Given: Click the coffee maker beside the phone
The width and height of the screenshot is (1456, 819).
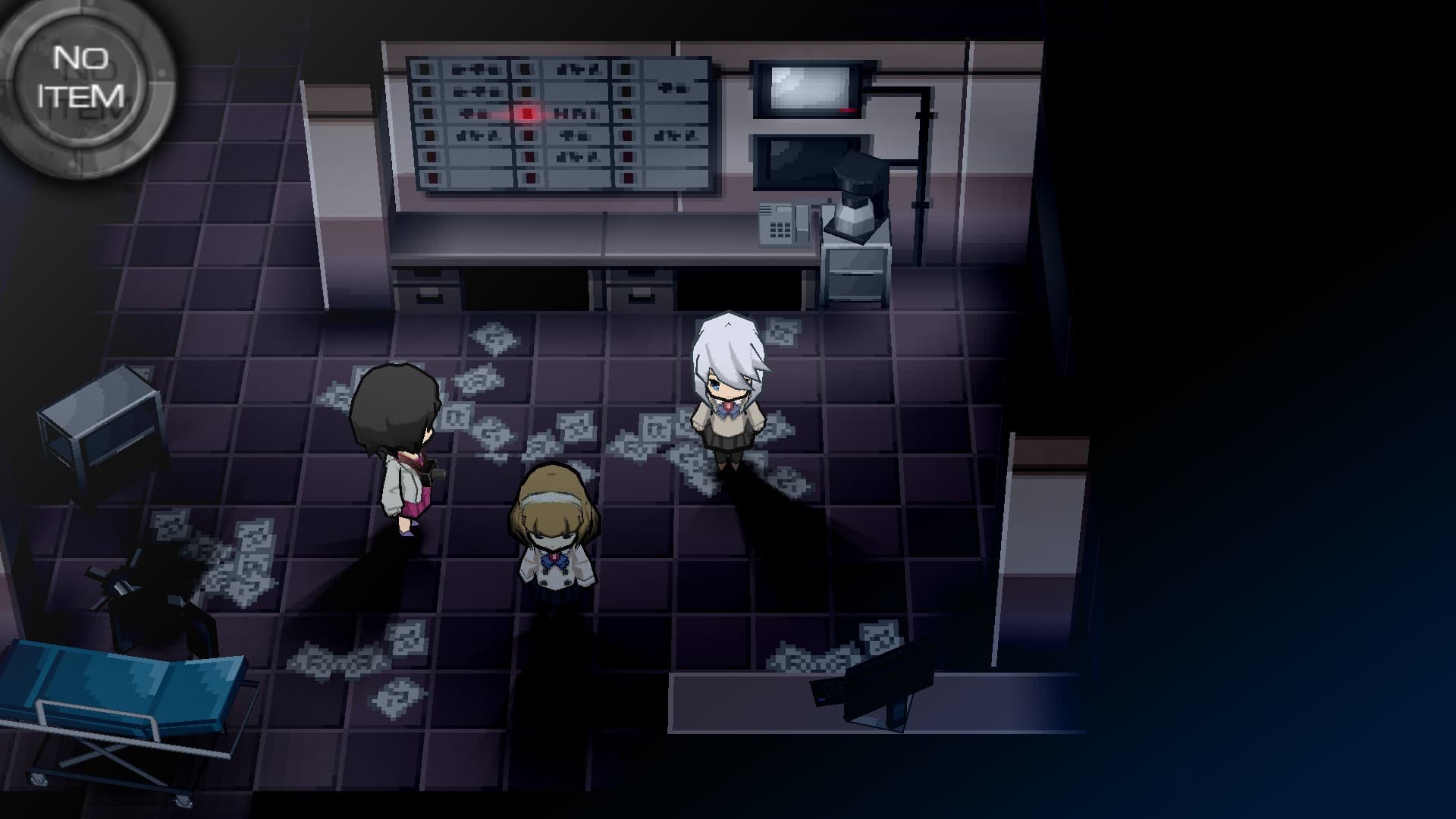Looking at the screenshot, I should coord(857,197).
